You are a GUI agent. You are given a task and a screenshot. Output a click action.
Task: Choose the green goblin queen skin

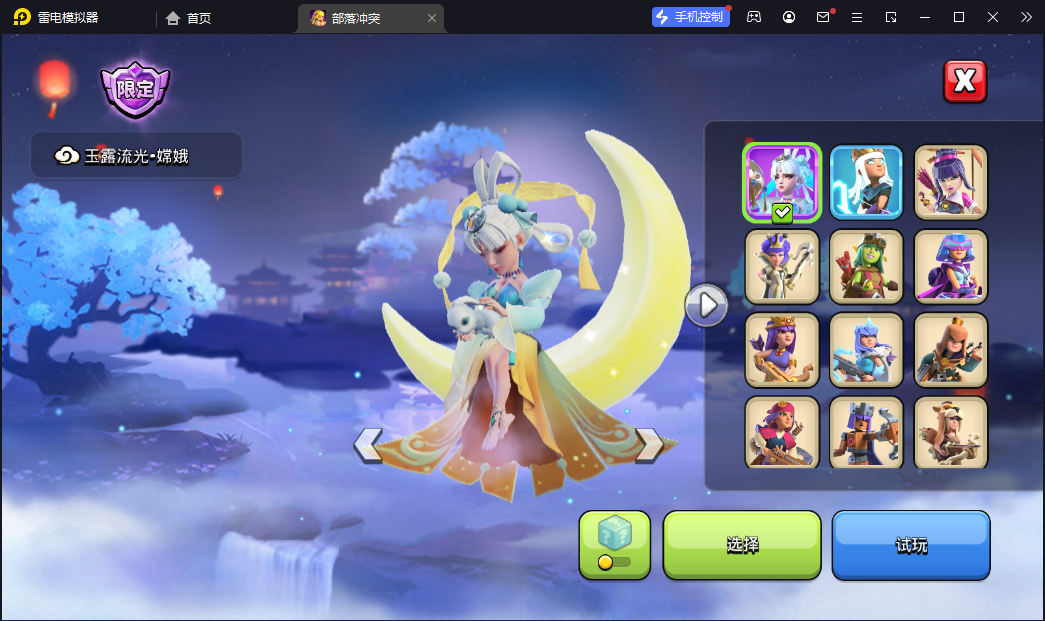point(866,266)
